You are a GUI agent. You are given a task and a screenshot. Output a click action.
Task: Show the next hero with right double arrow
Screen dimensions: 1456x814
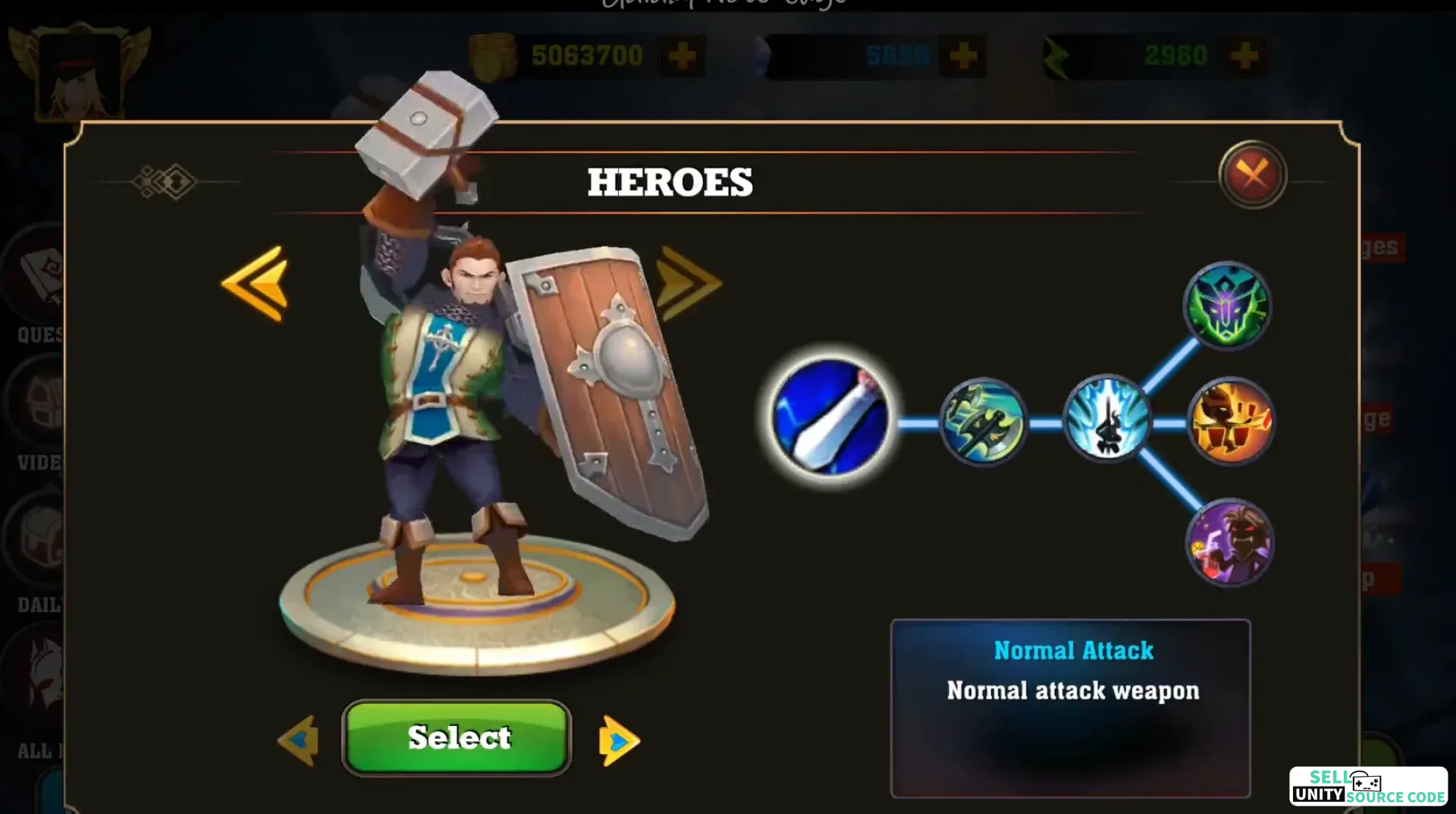tap(687, 284)
